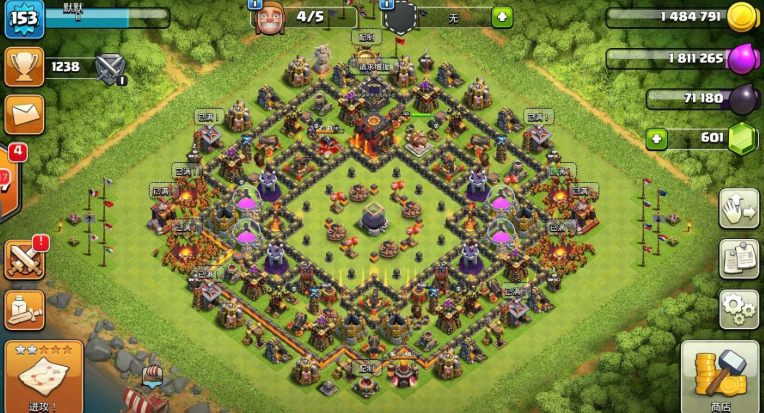
Task: Open the trophy rankings button
Action: click(23, 68)
